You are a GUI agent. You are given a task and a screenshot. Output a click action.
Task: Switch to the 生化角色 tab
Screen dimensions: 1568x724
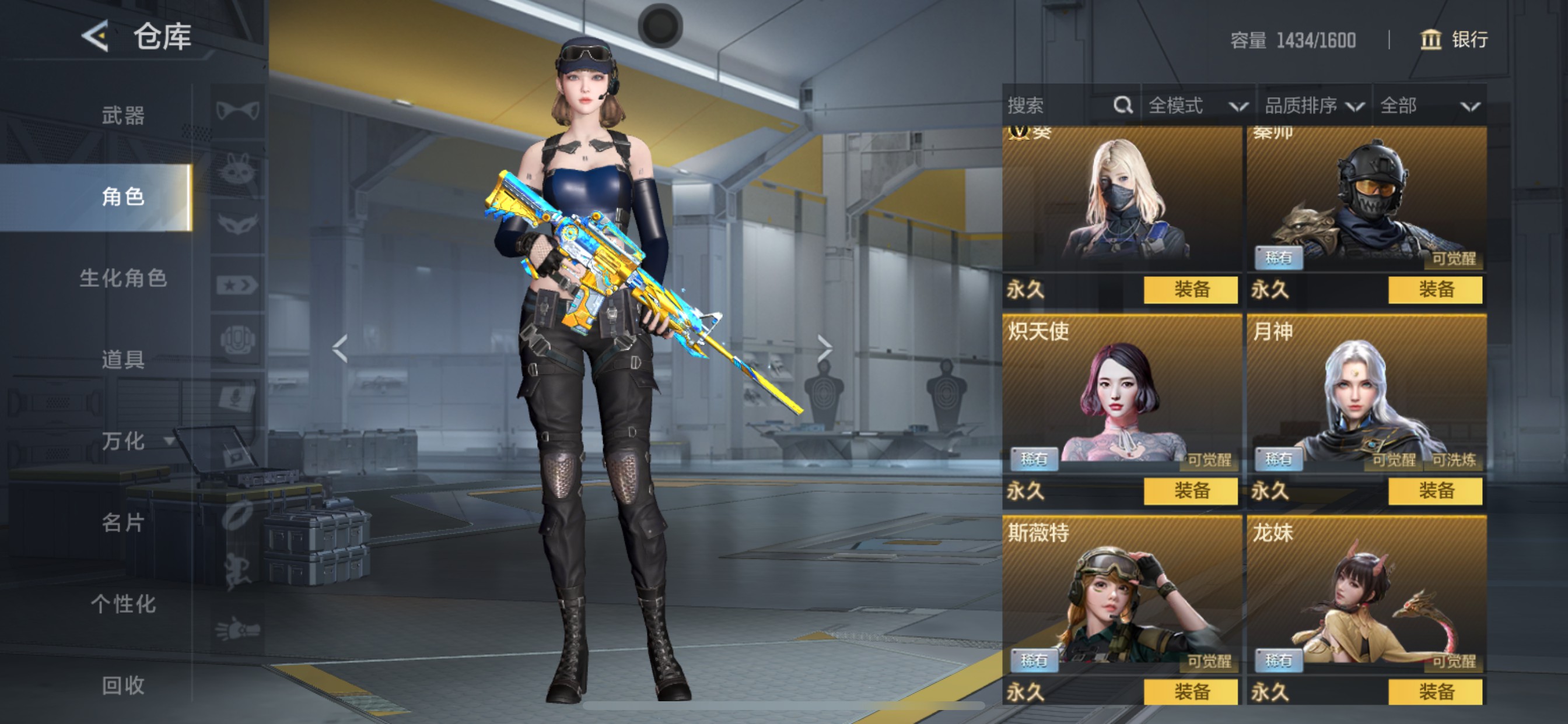(x=123, y=278)
